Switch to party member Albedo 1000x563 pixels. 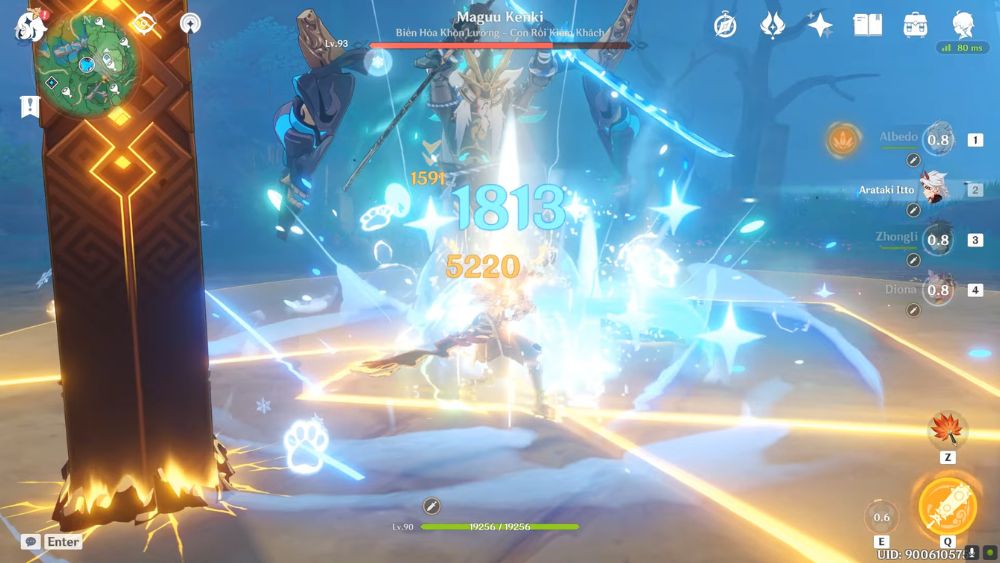[x=937, y=140]
